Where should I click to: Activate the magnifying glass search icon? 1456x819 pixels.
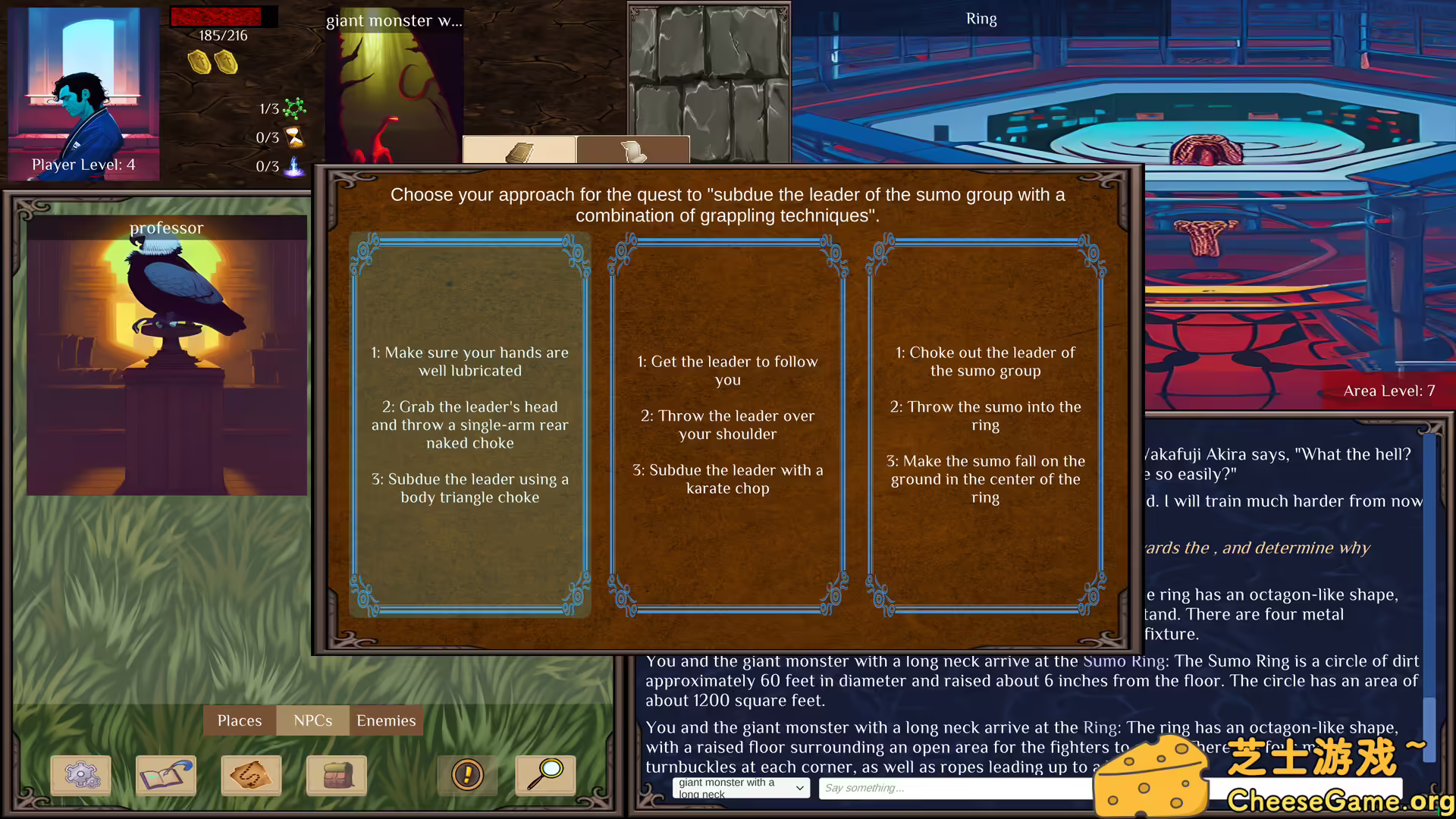point(545,775)
